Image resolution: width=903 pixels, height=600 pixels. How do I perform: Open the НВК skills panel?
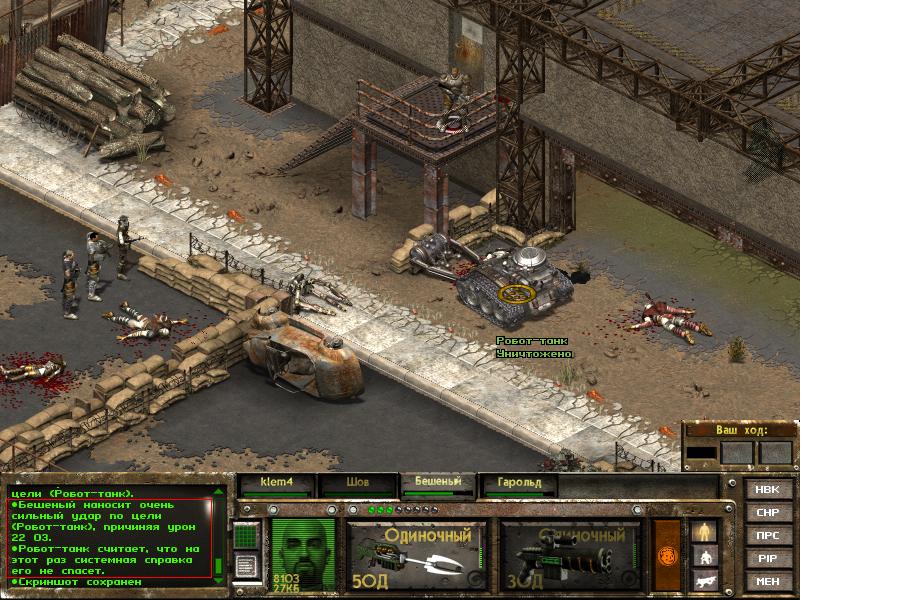point(768,490)
